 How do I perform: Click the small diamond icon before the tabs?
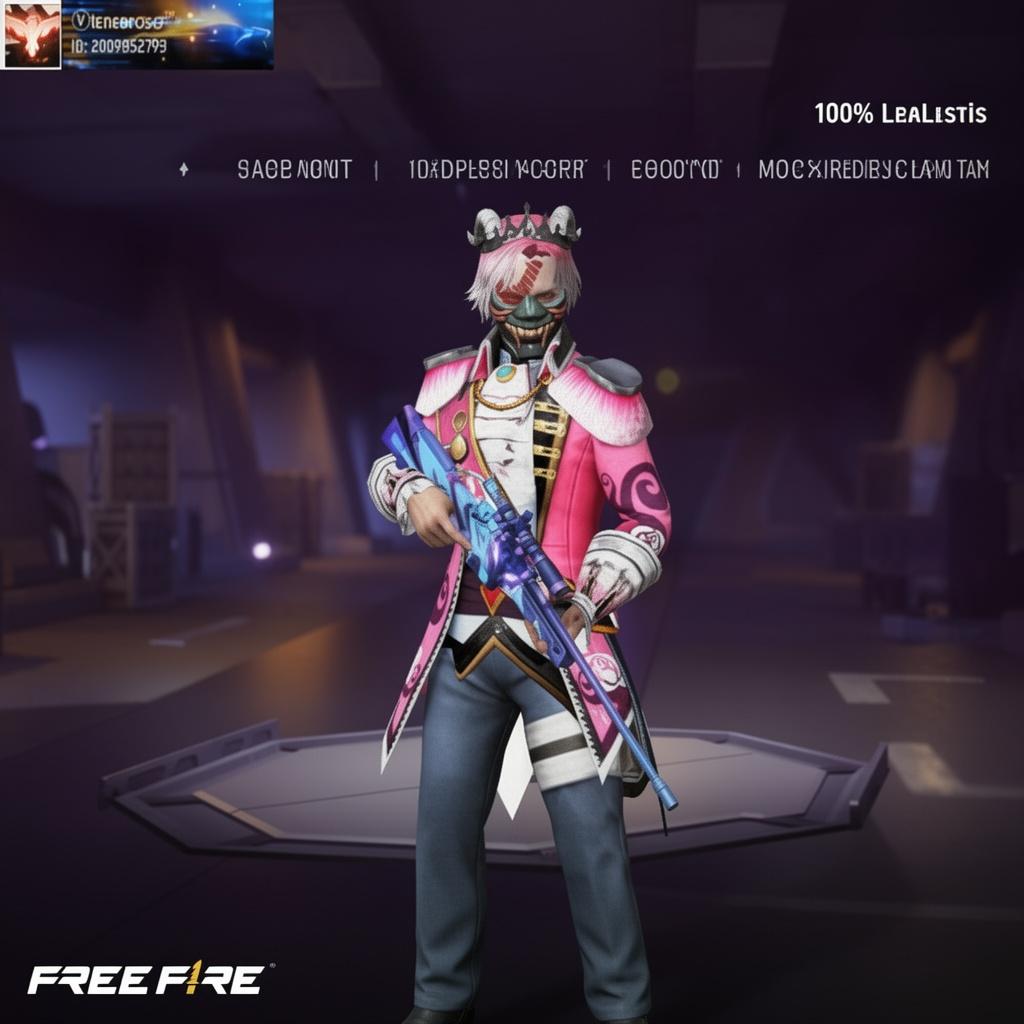click(183, 170)
